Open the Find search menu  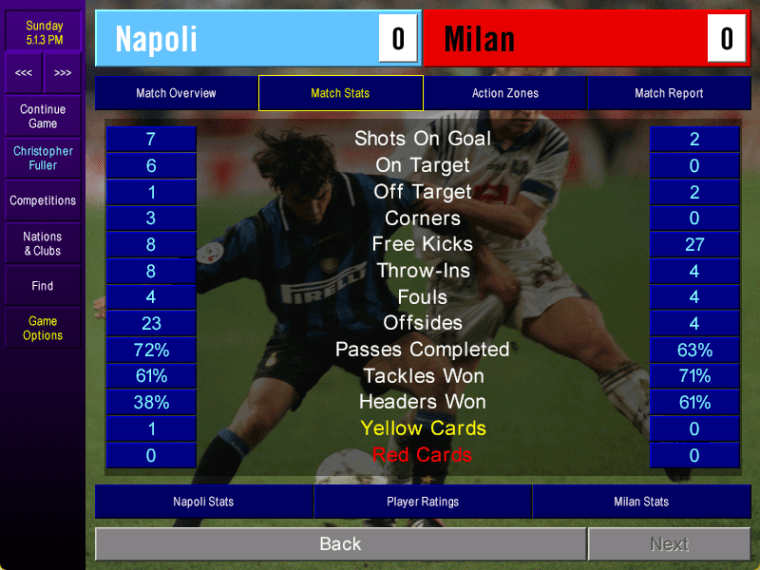(x=43, y=286)
